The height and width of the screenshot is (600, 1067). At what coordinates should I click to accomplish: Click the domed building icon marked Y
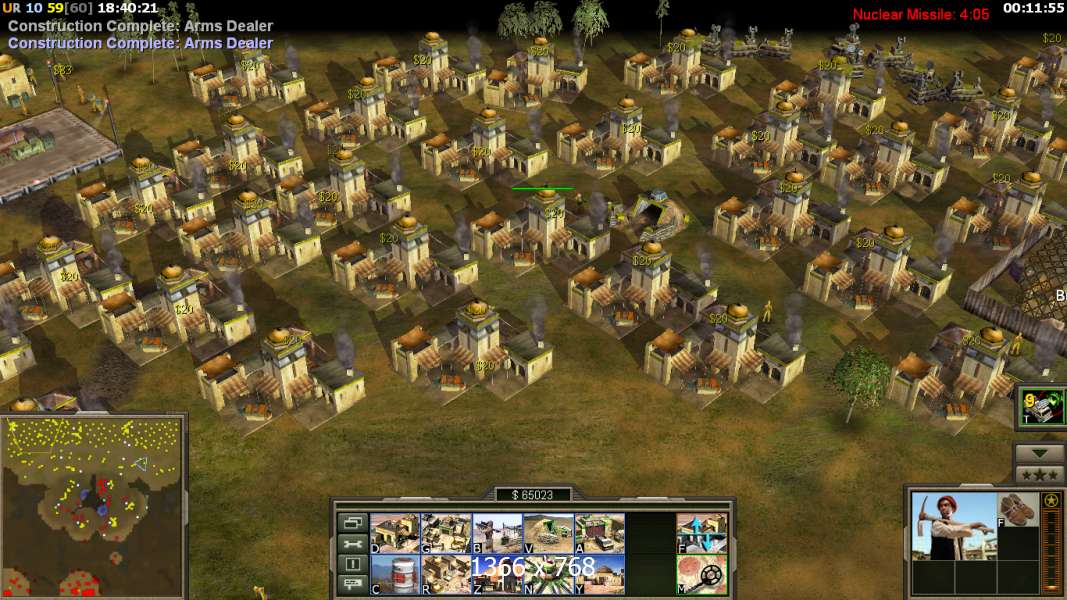(x=599, y=574)
